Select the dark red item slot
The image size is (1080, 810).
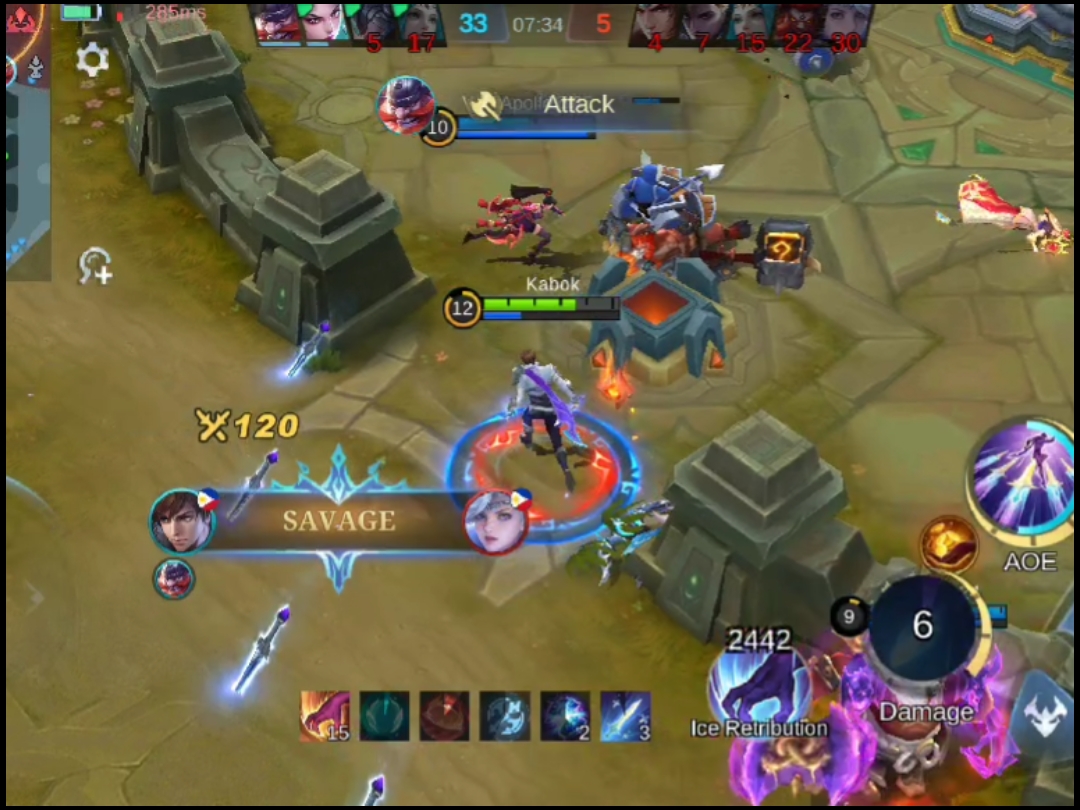click(445, 716)
